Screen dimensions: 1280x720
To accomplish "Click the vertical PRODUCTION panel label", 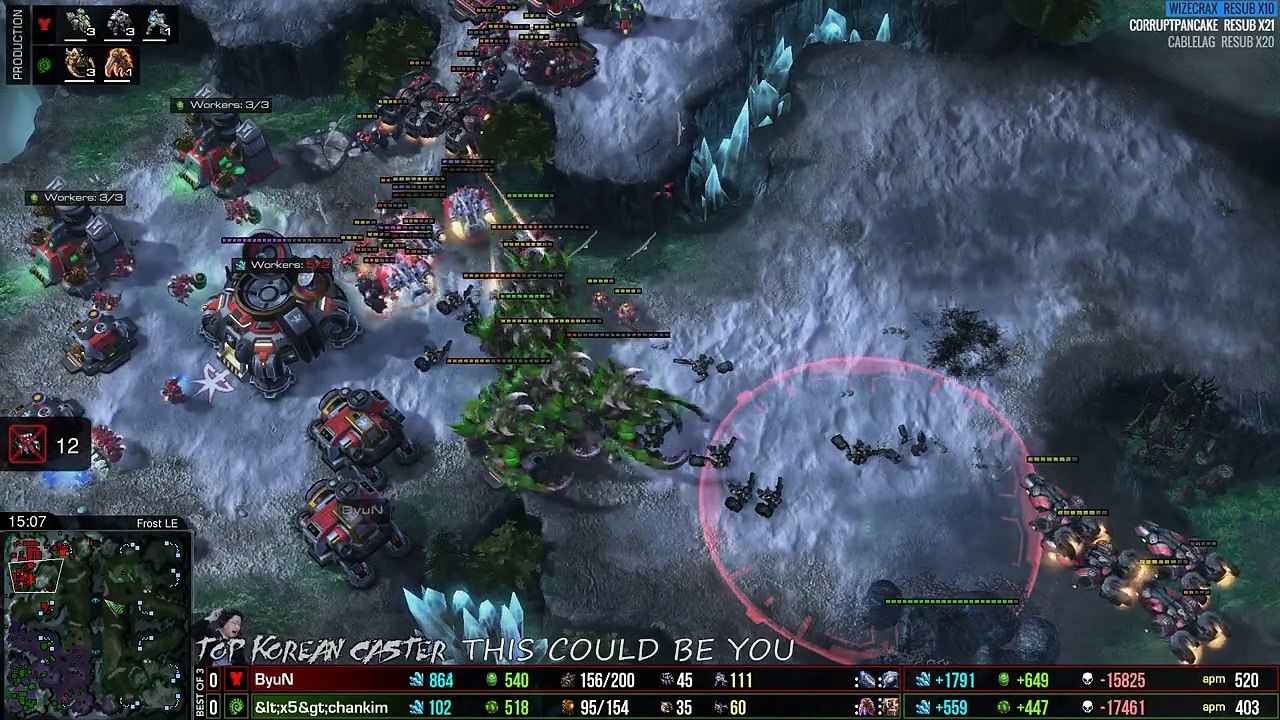I will click(17, 46).
